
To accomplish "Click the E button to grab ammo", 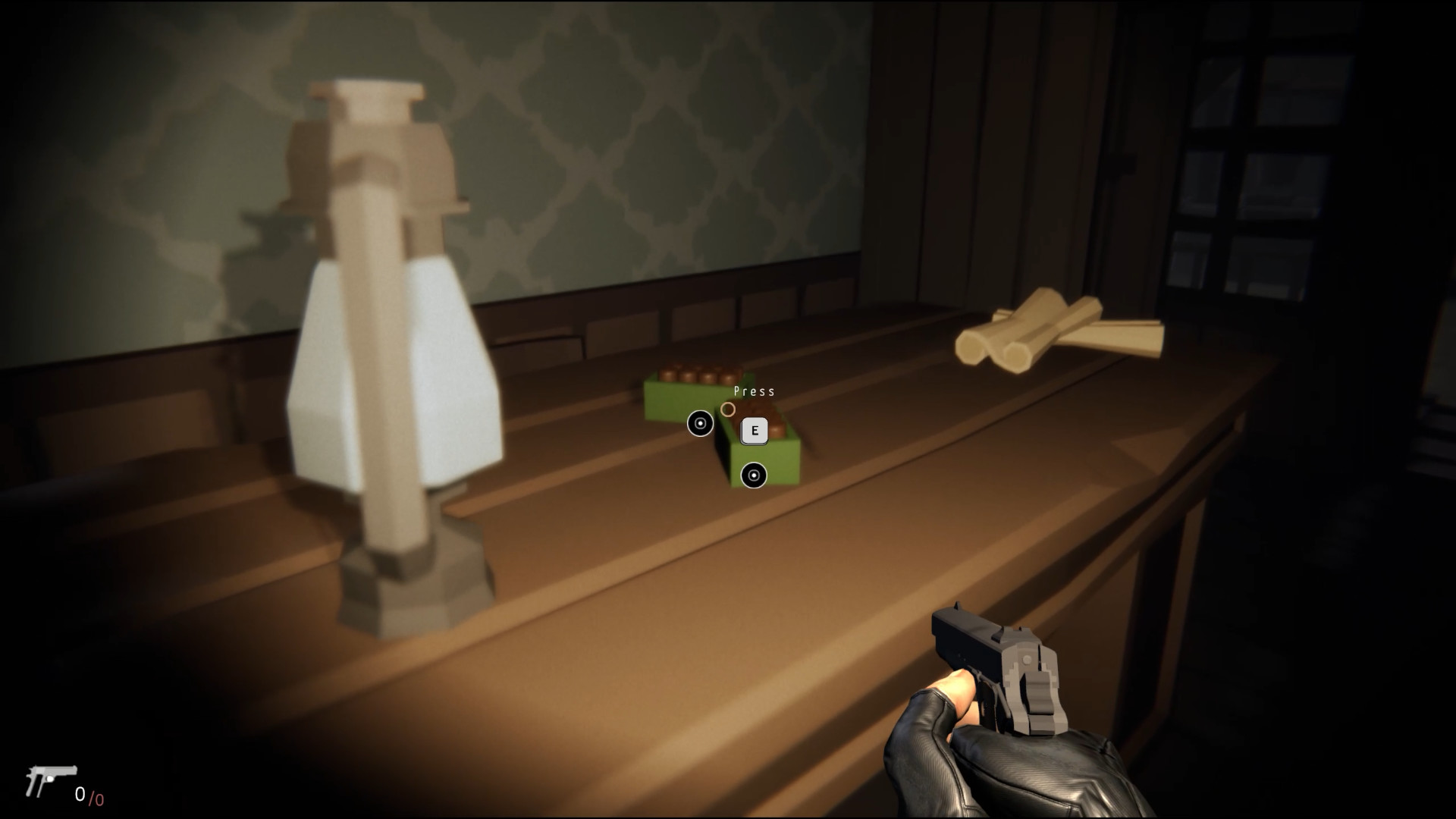I will coord(753,431).
